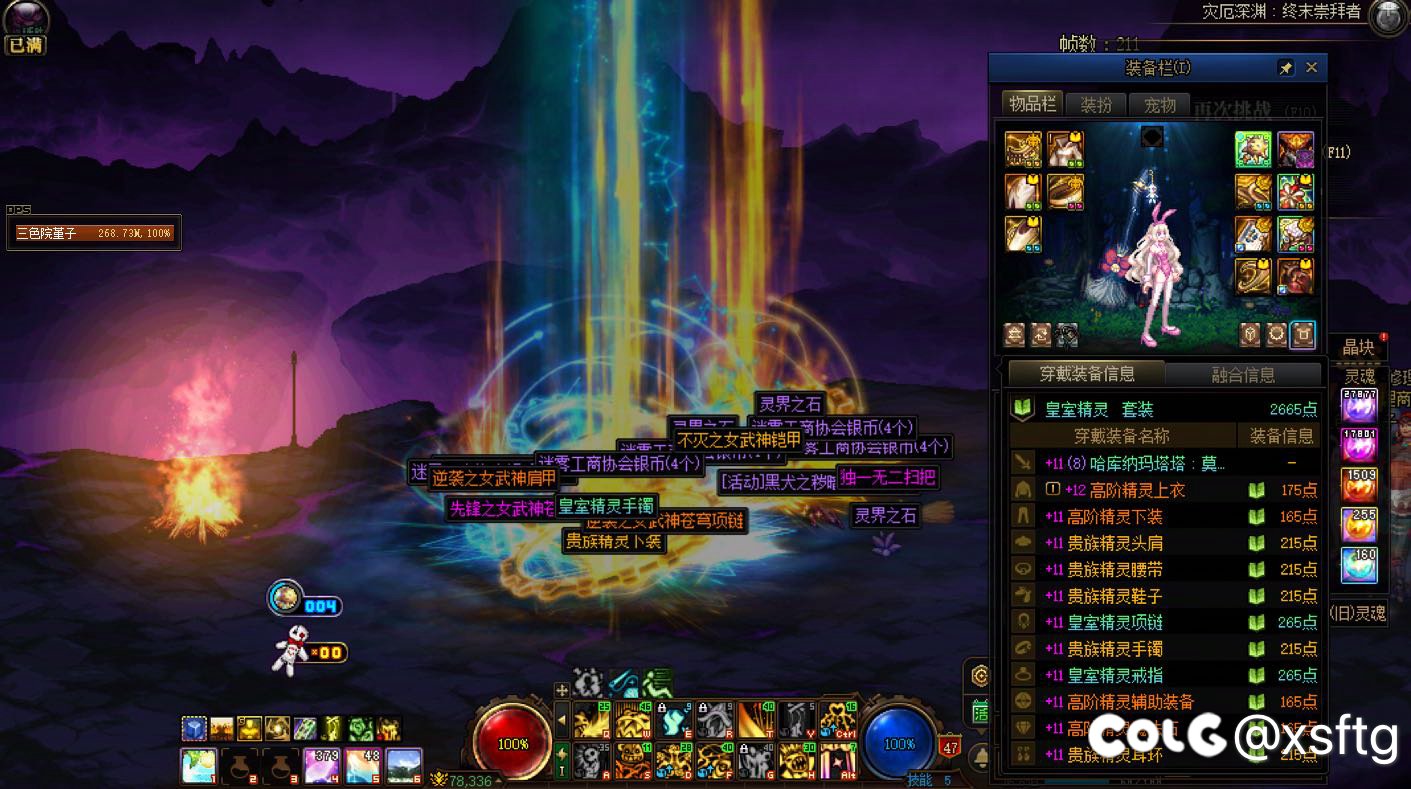Use the quick slot item showing 379

[320, 765]
